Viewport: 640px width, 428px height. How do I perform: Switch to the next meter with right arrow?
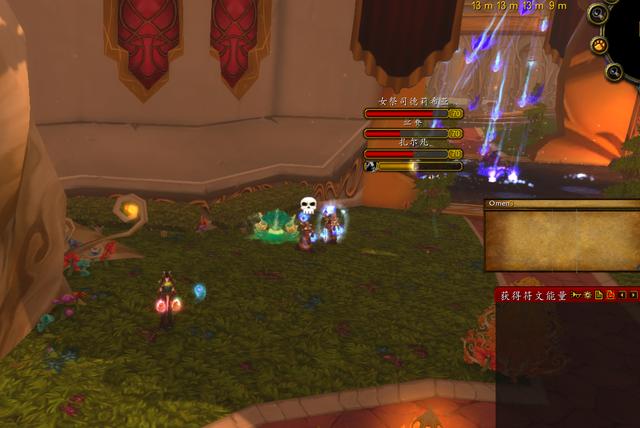(x=632, y=296)
